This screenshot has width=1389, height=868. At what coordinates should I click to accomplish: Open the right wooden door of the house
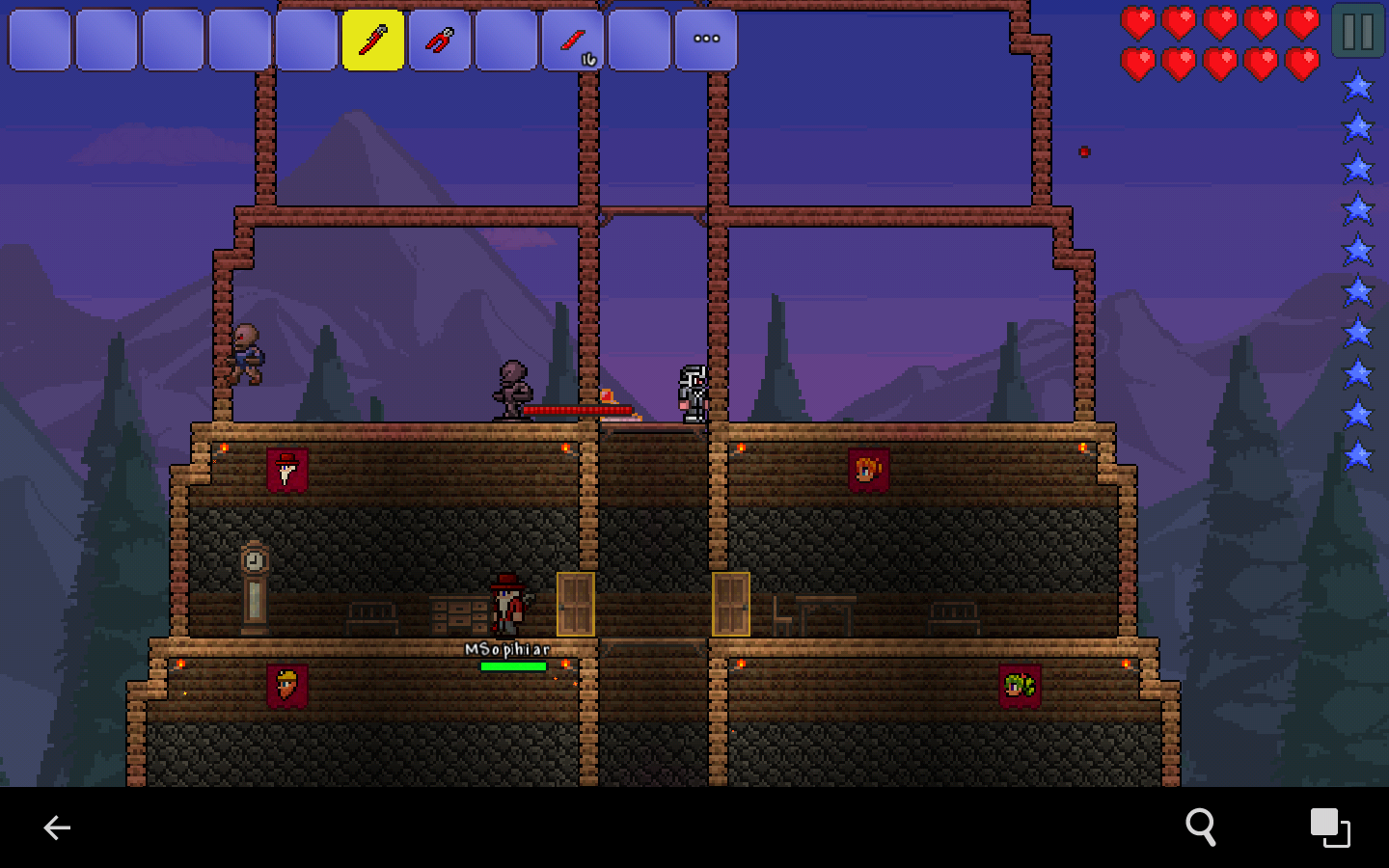[x=733, y=603]
